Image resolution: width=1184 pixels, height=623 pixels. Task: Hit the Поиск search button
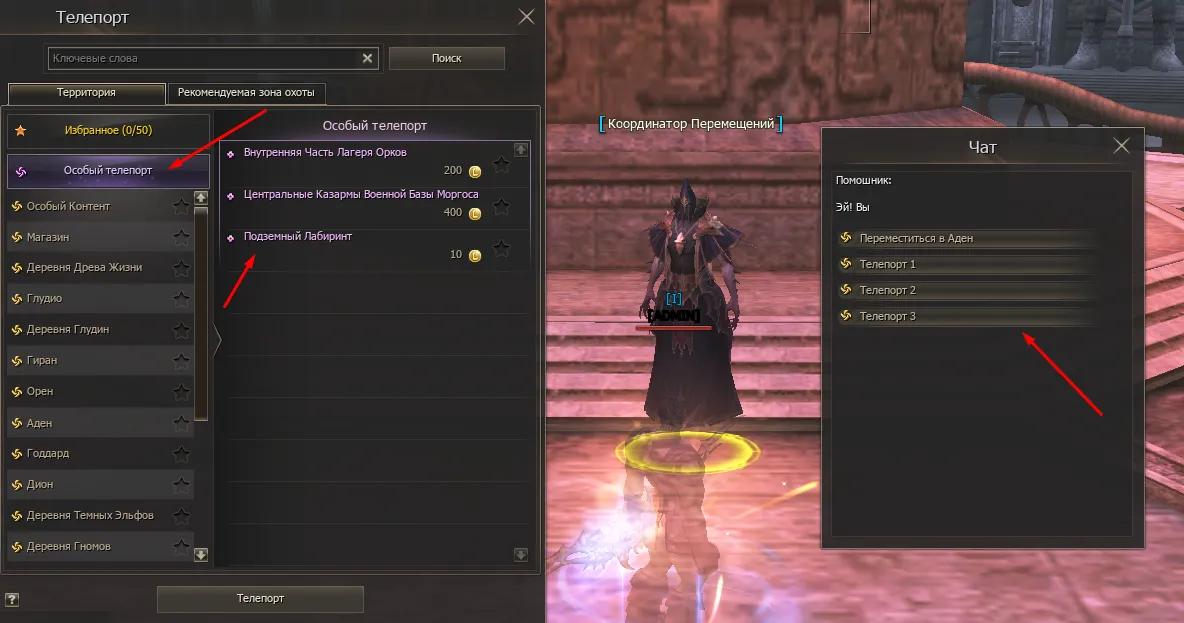coord(446,59)
